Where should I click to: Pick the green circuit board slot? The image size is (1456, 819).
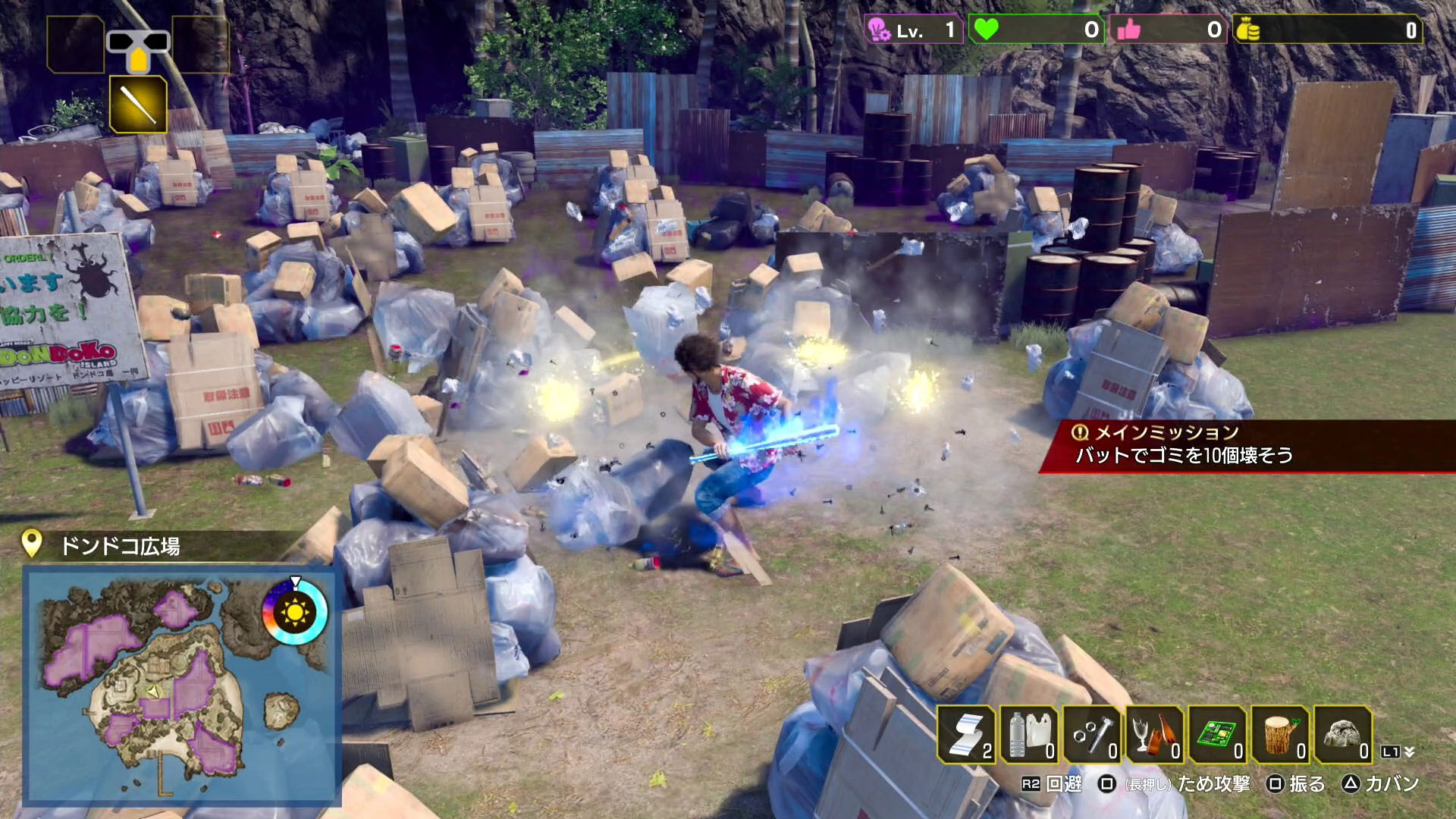tap(1218, 734)
